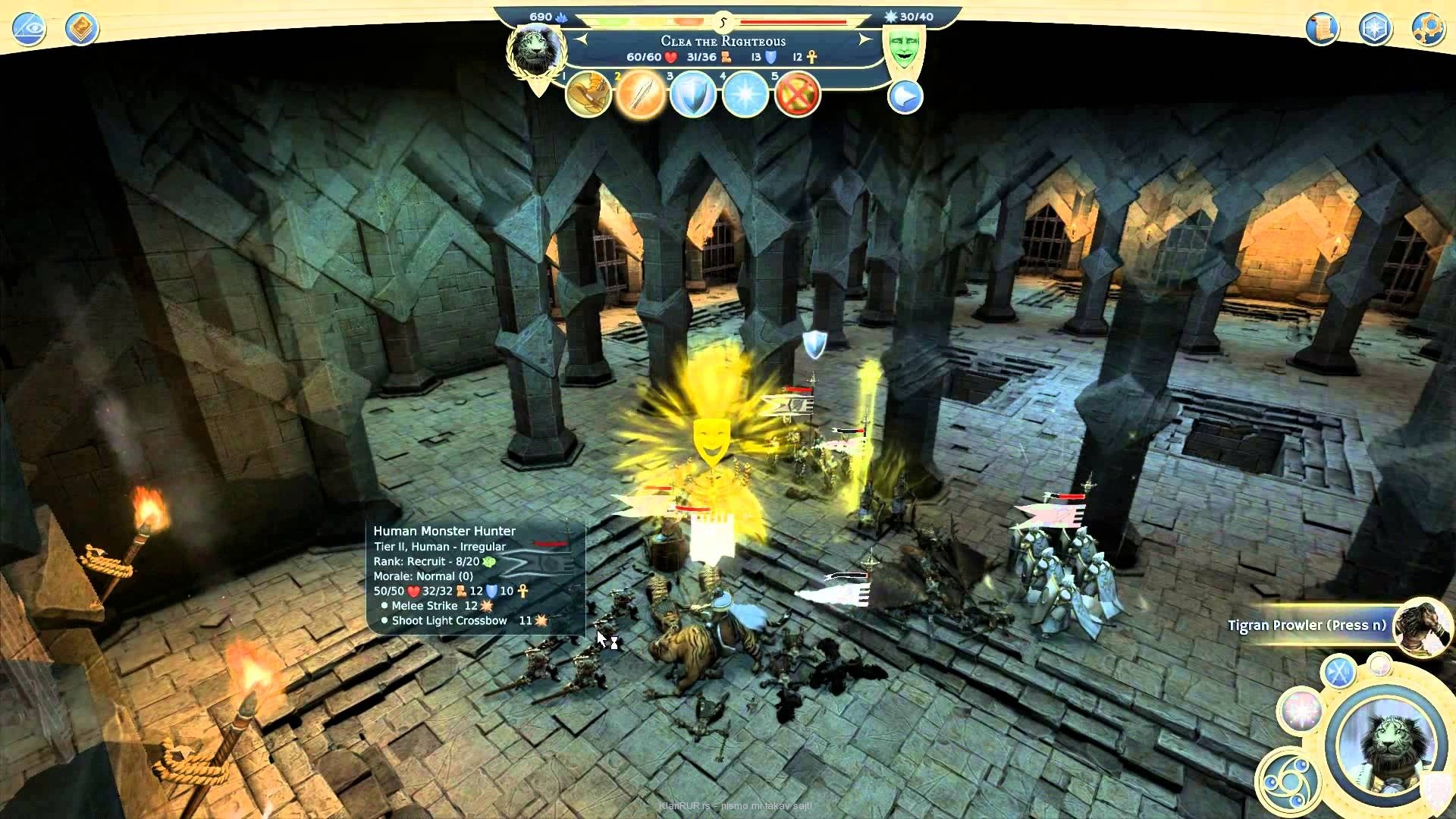The width and height of the screenshot is (1456, 819).
Task: Open the gear settings menu
Action: point(1426,29)
